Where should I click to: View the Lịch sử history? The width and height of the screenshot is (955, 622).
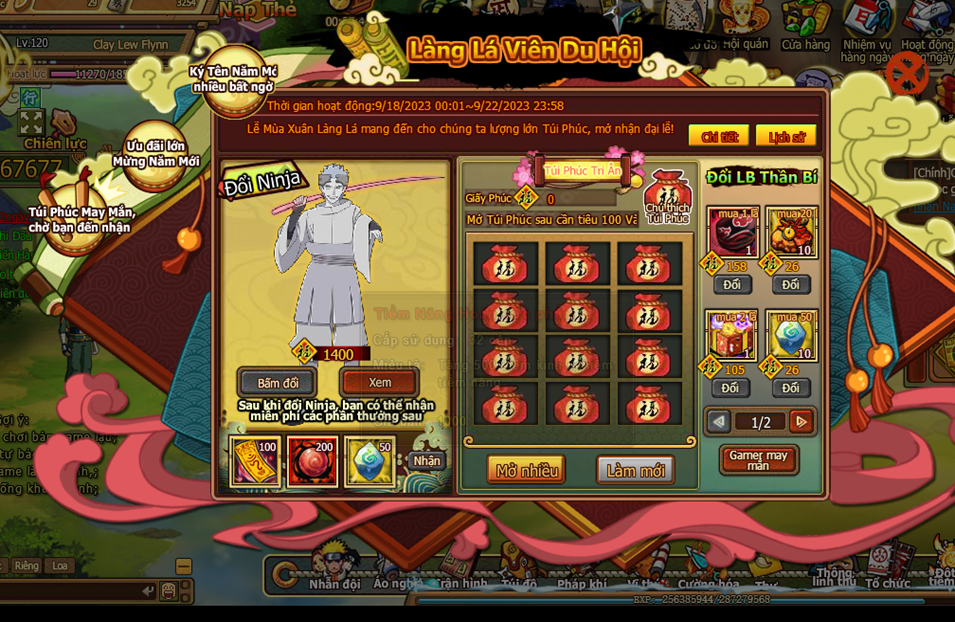tap(785, 136)
